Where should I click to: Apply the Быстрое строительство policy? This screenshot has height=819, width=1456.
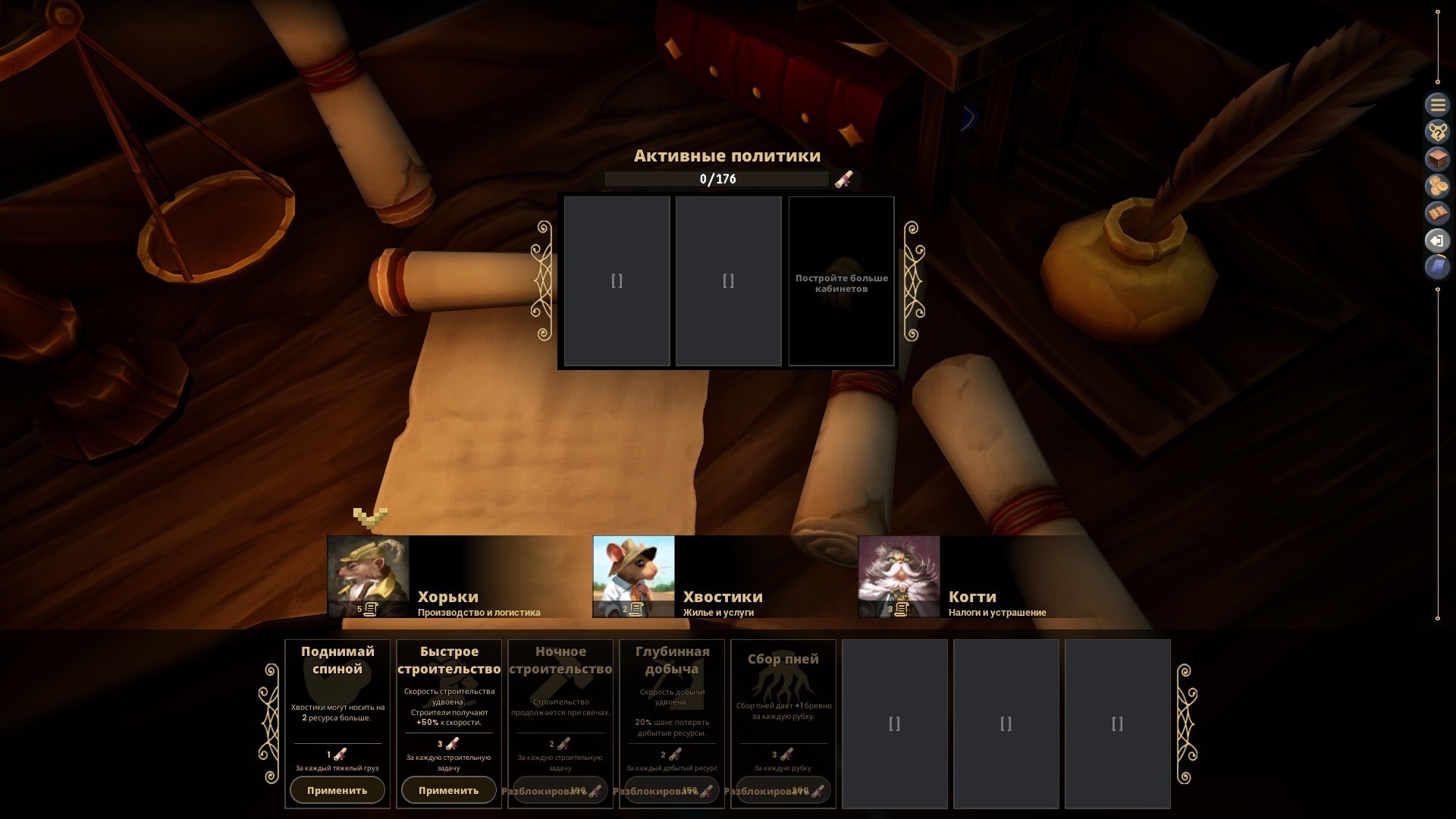pyautogui.click(x=448, y=790)
